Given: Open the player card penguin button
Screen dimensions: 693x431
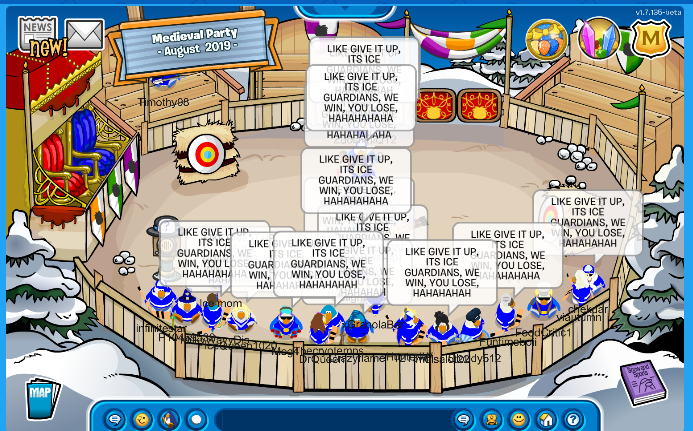Looking at the screenshot, I should [491, 419].
